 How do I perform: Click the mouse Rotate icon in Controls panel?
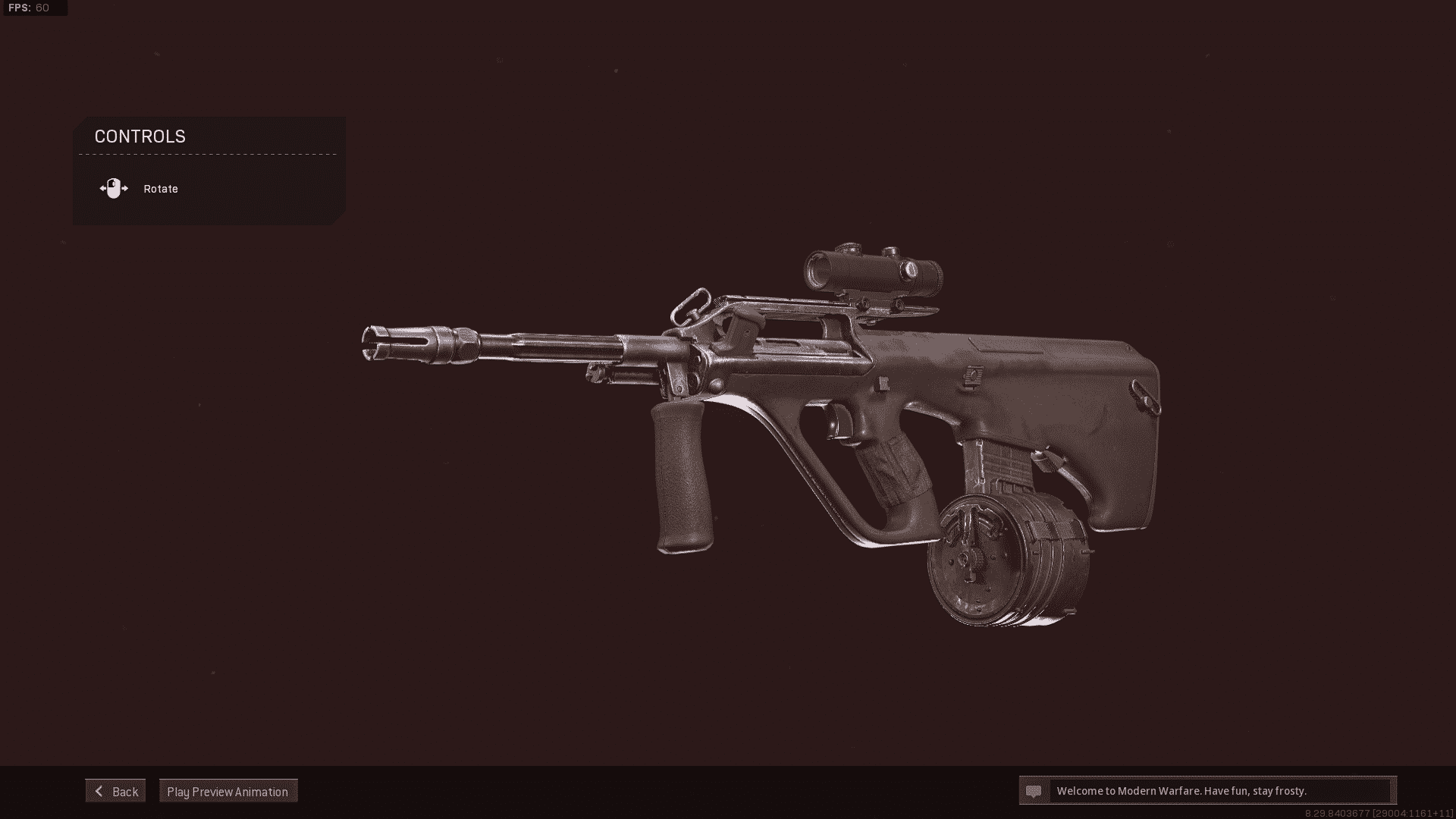(115, 187)
